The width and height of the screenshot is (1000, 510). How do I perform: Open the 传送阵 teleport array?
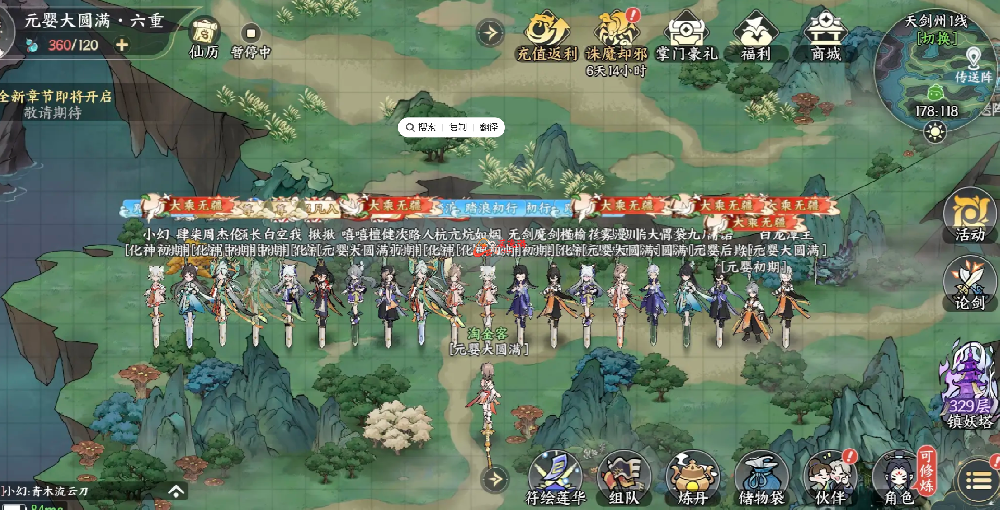click(972, 68)
